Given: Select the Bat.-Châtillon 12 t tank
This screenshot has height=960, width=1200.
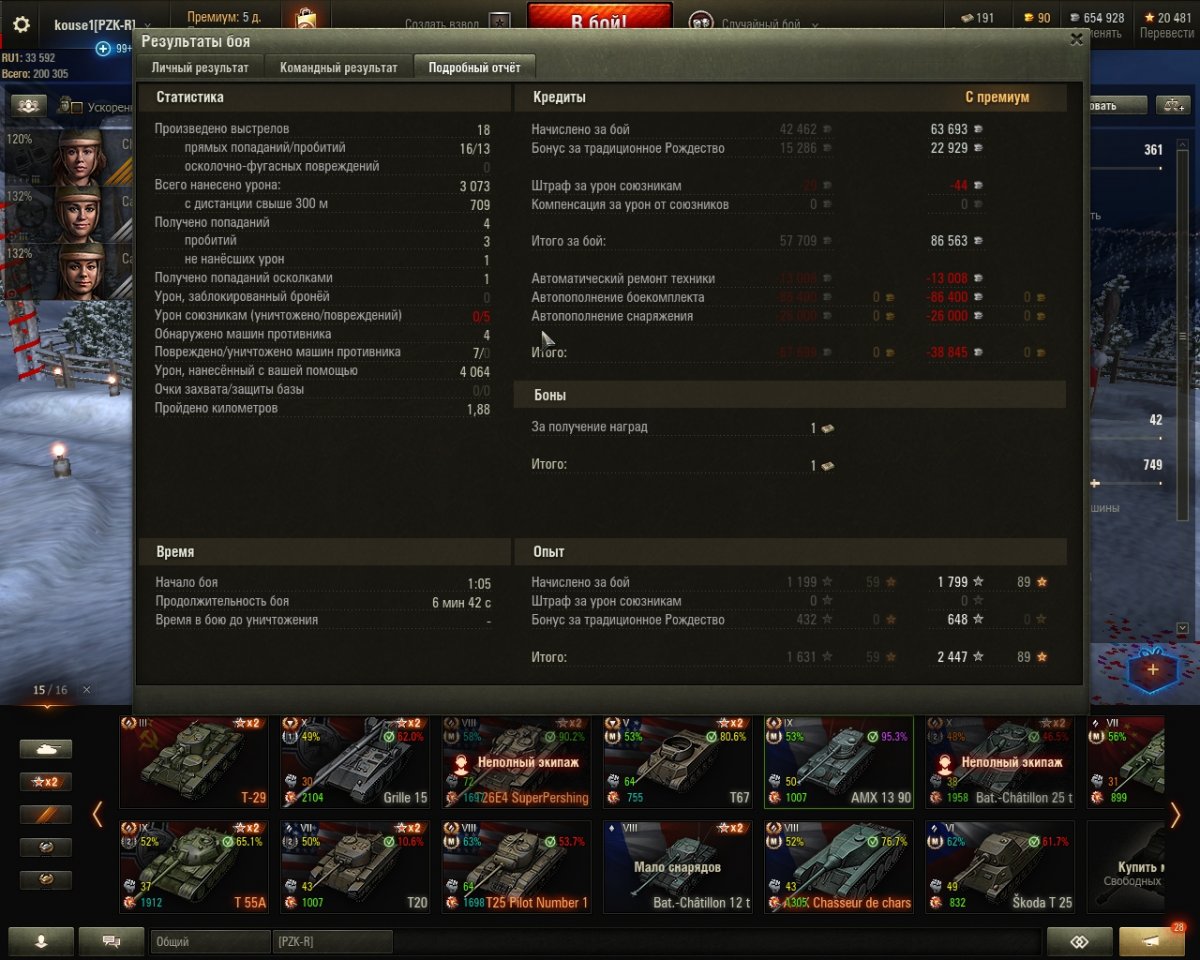Looking at the screenshot, I should [x=677, y=867].
